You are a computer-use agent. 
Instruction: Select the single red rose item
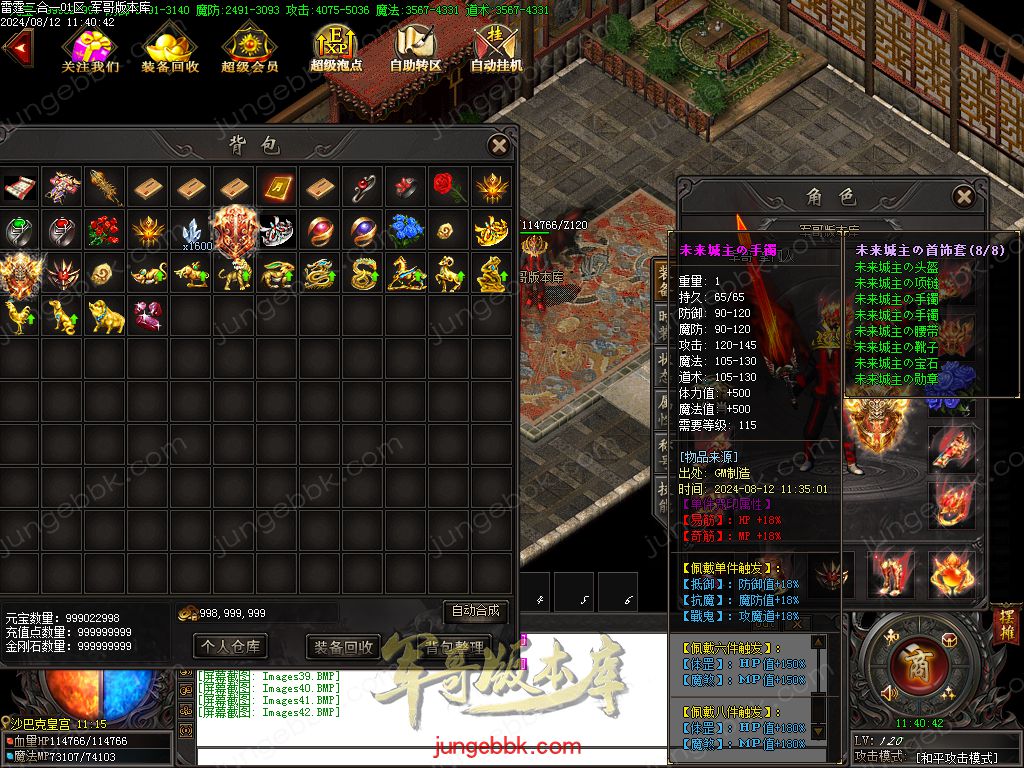pyautogui.click(x=449, y=186)
